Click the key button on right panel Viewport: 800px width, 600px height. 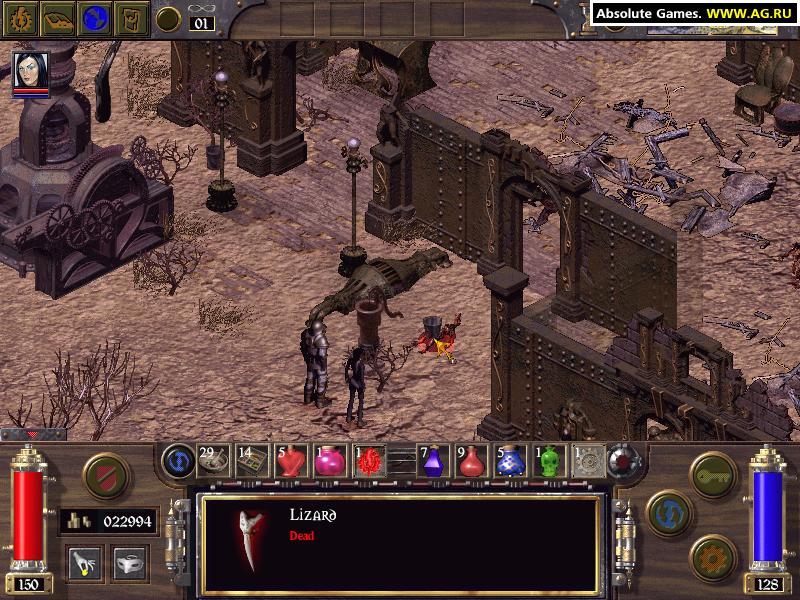[714, 473]
